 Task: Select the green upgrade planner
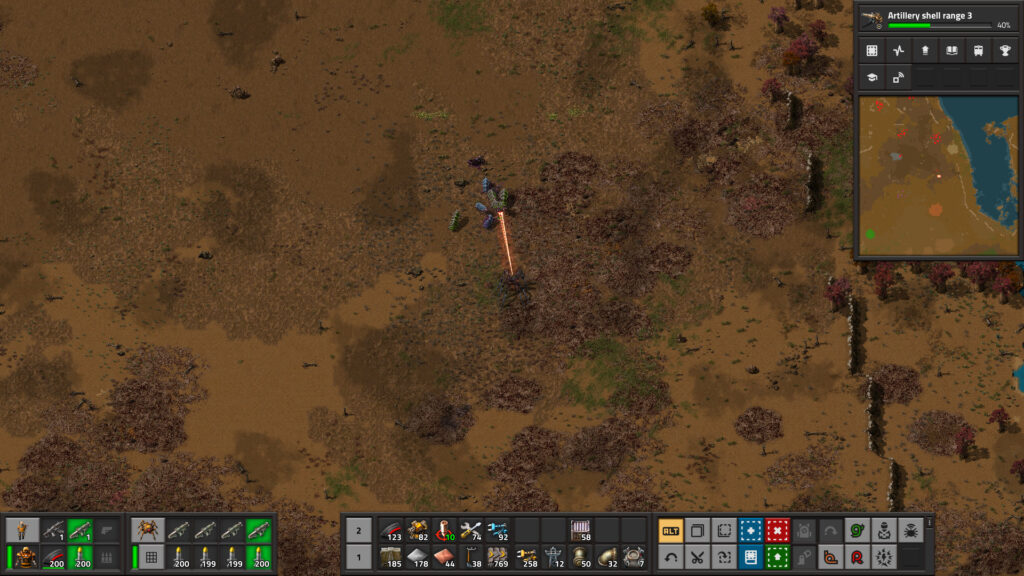click(x=777, y=557)
